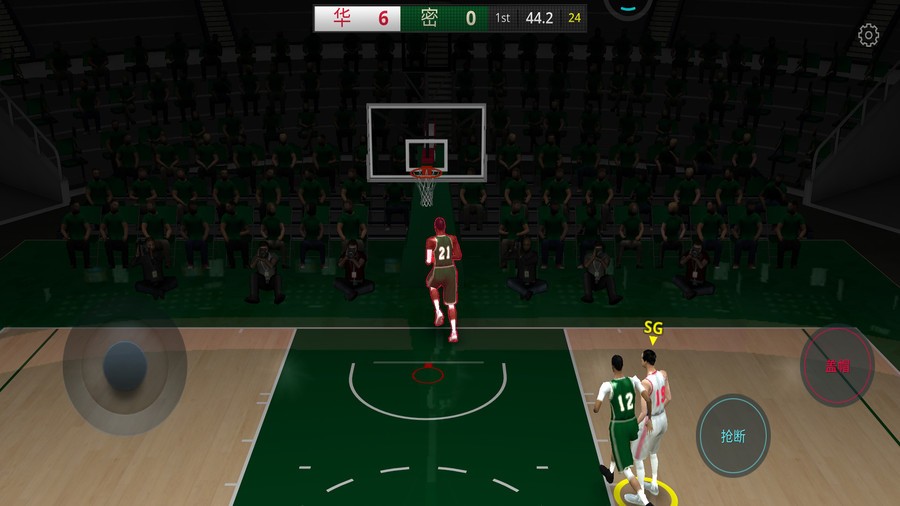The height and width of the screenshot is (506, 900).
Task: Tap the red 盖帽 block button
Action: [837, 366]
